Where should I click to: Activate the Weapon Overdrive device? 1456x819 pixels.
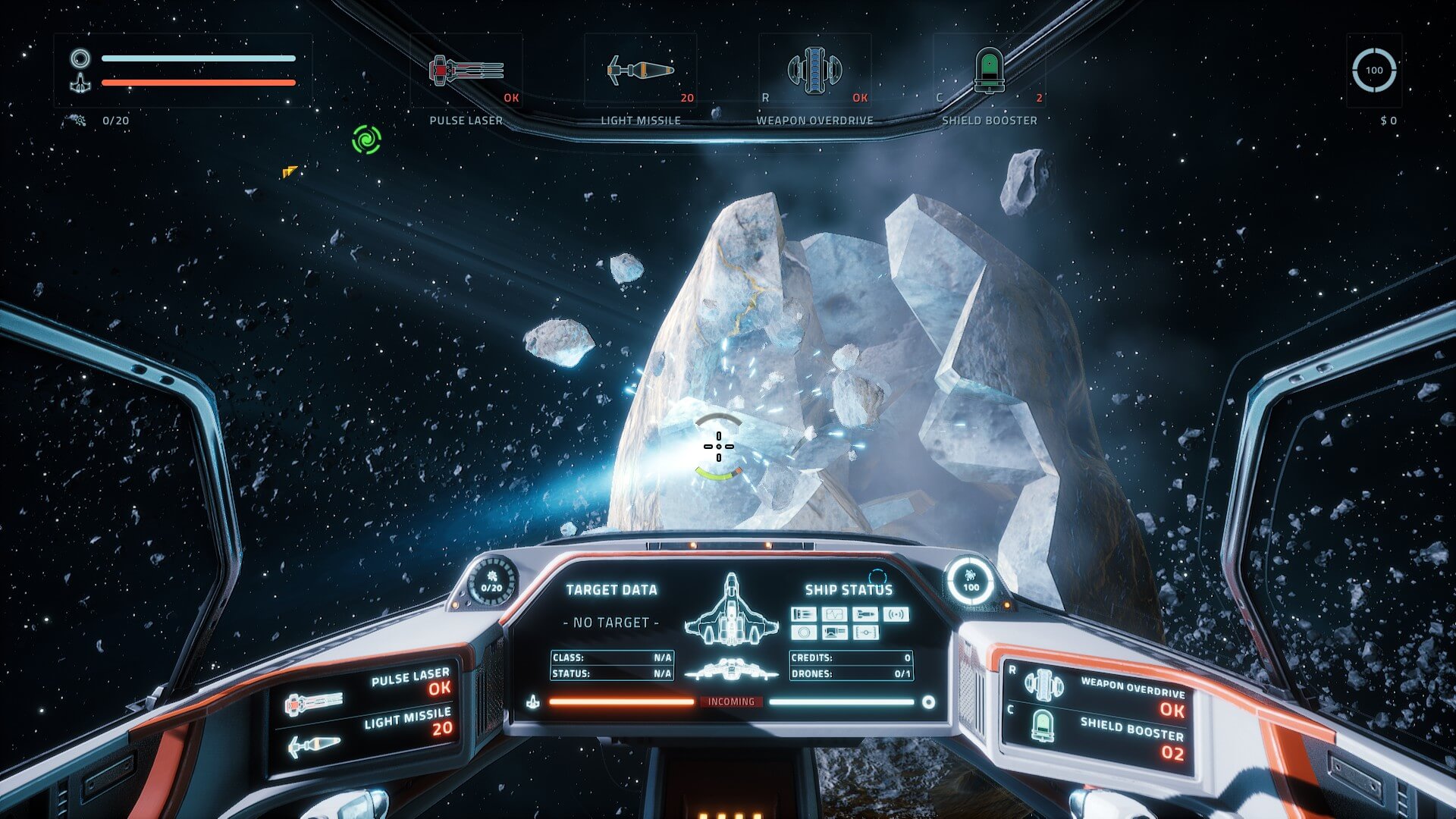click(x=814, y=71)
